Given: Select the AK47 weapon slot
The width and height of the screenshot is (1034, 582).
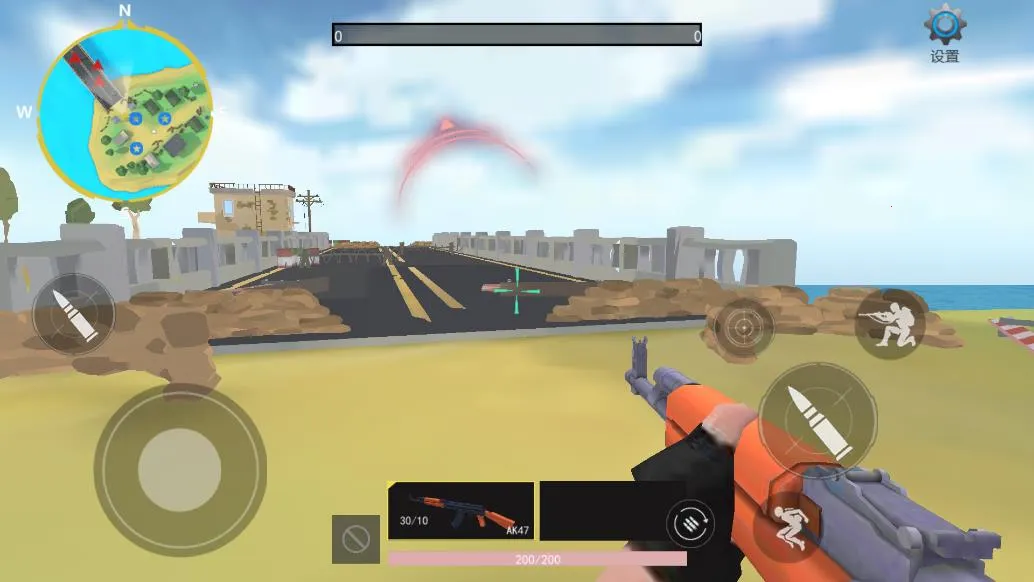Looking at the screenshot, I should tap(460, 510).
